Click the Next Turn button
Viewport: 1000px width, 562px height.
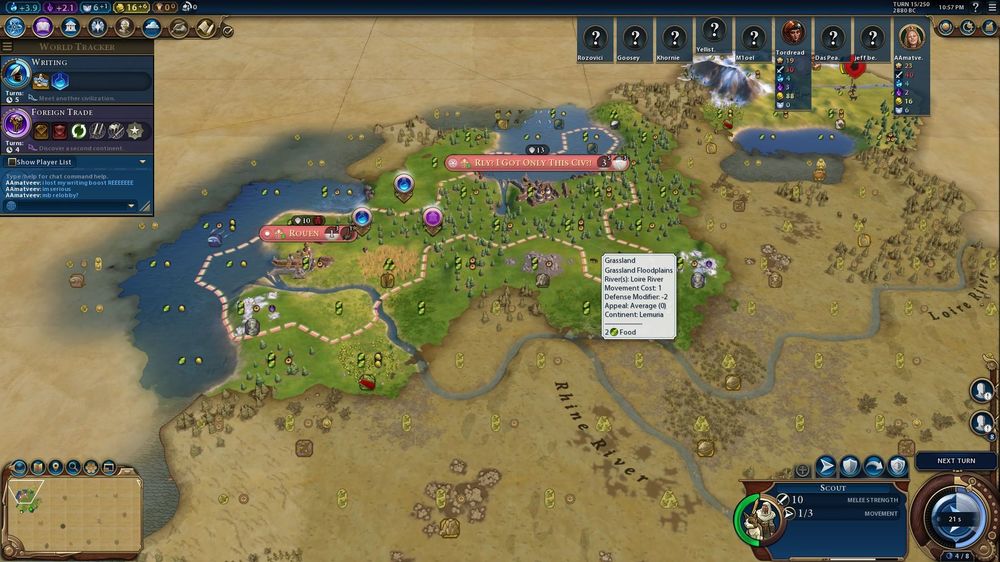coord(956,461)
